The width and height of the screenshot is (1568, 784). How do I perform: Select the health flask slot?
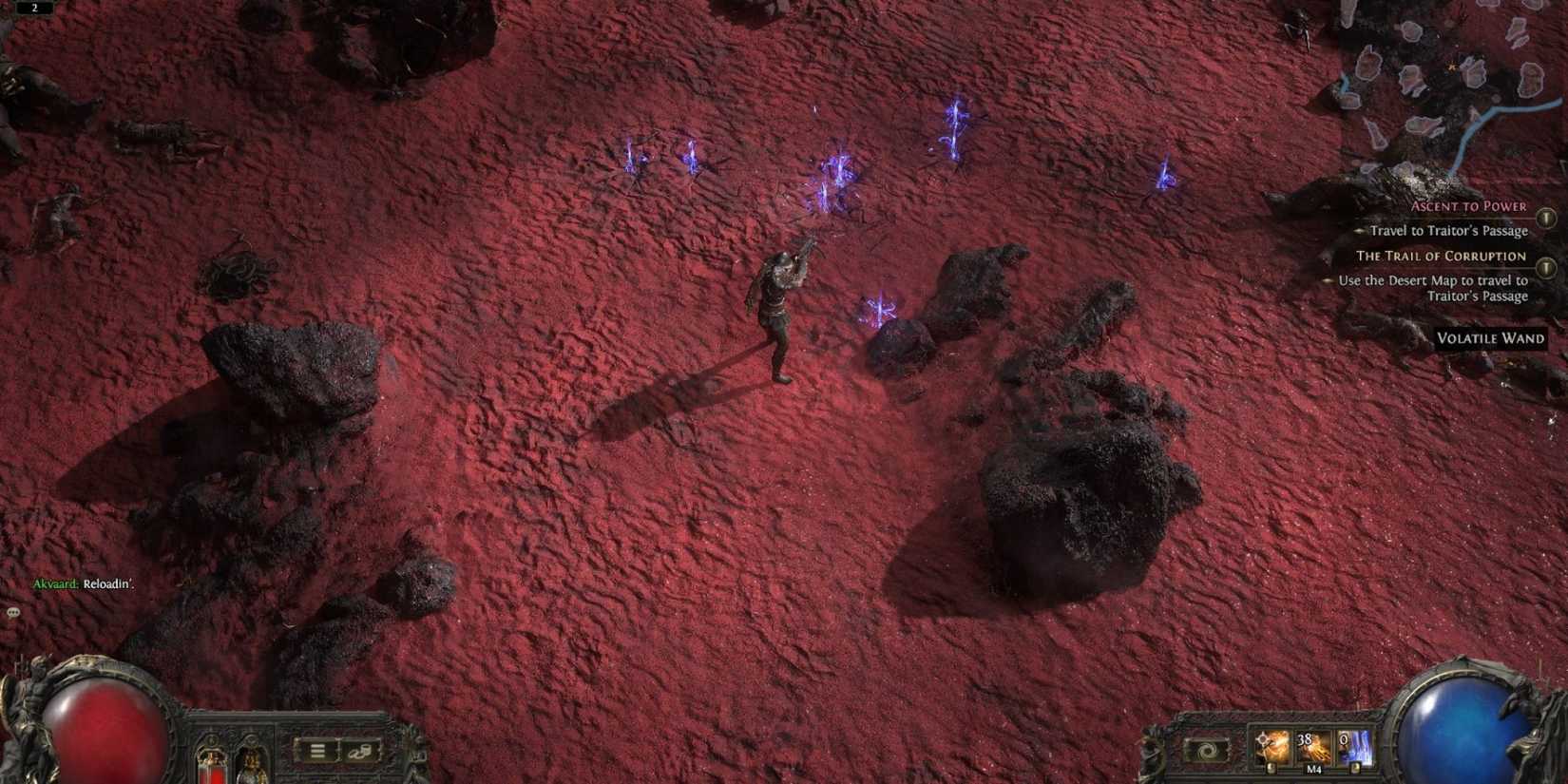tap(212, 764)
